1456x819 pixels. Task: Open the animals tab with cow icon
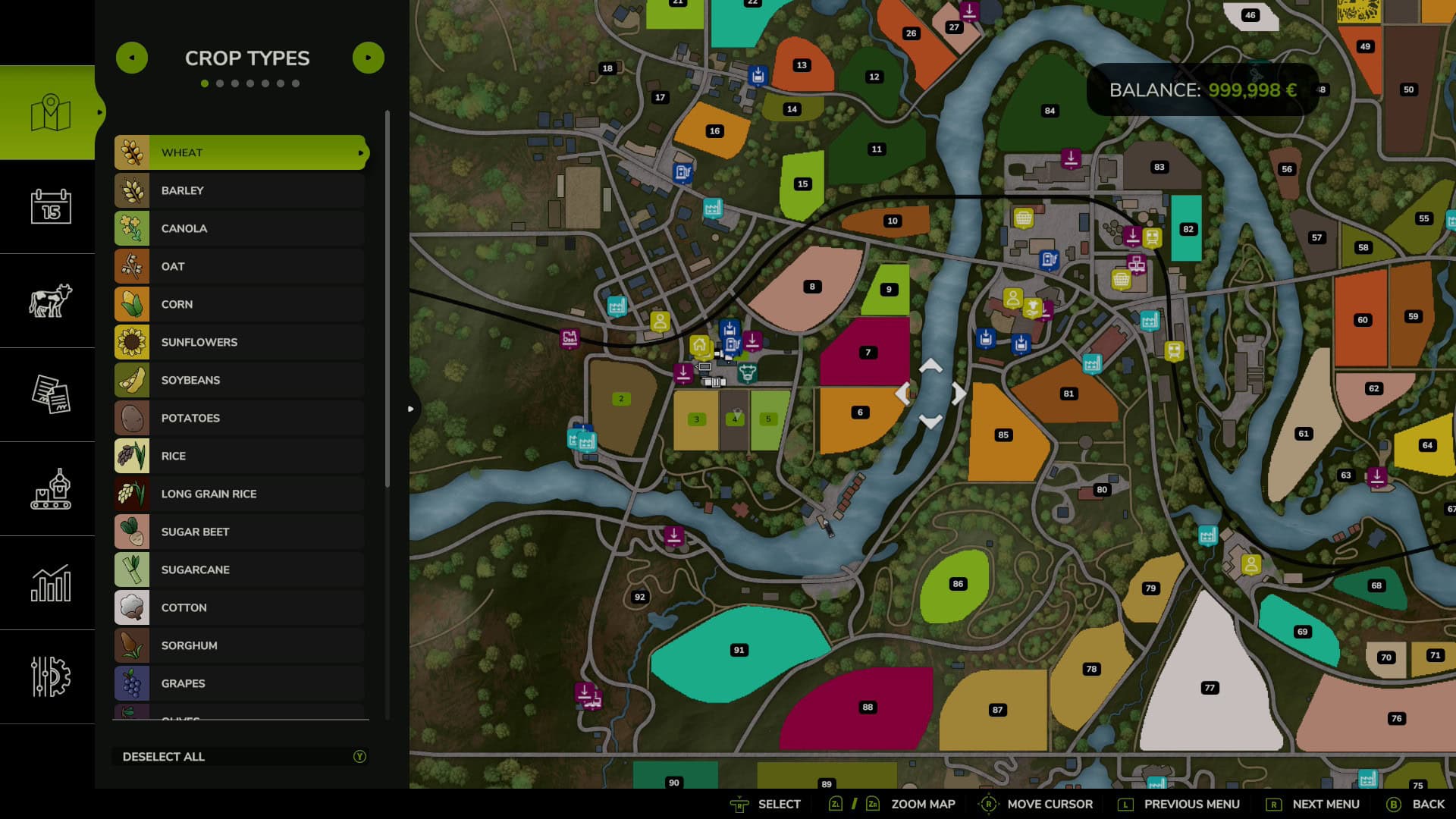(50, 300)
